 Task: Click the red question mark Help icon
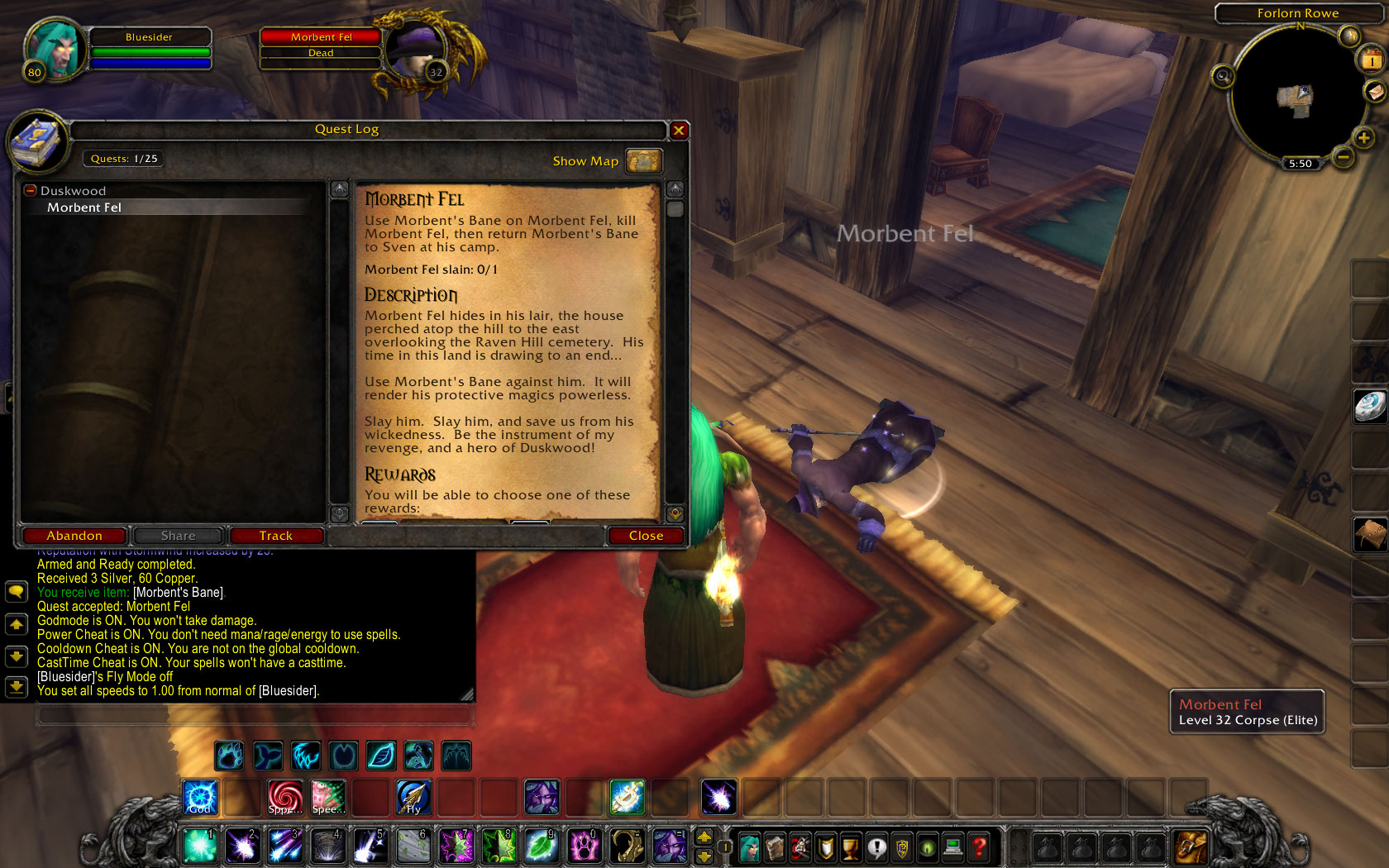point(979,847)
